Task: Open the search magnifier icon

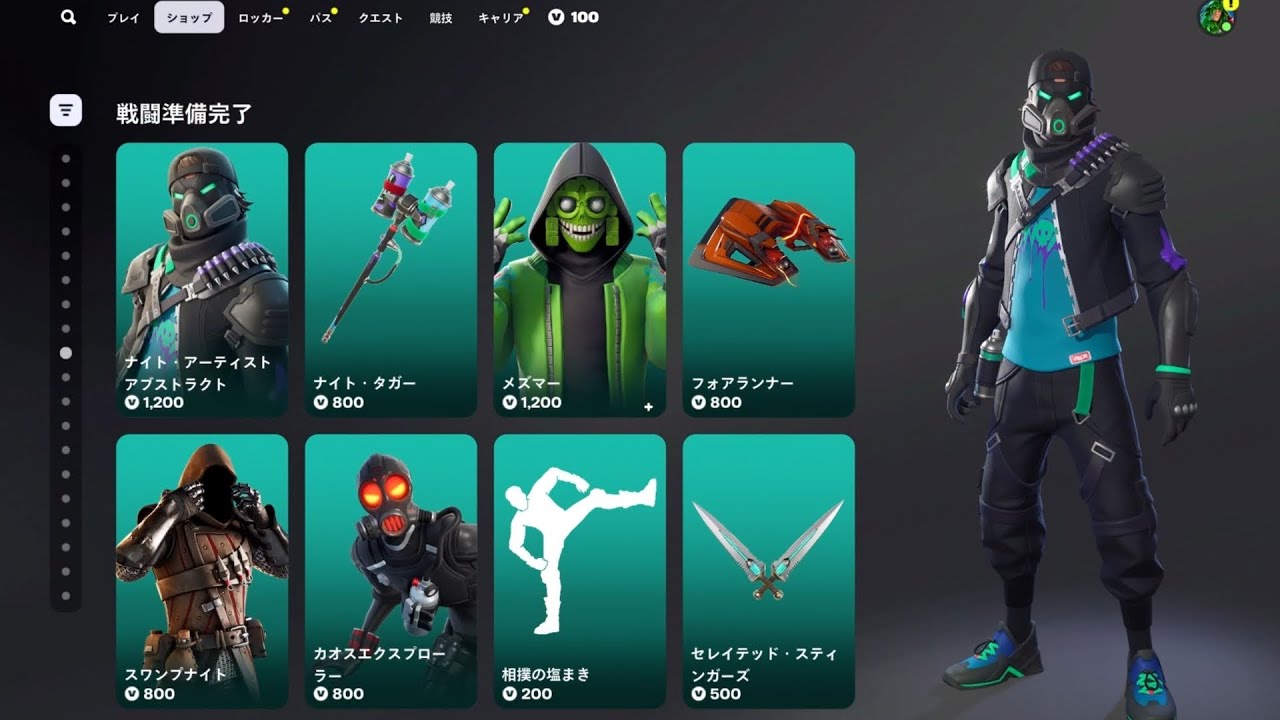Action: [x=68, y=17]
